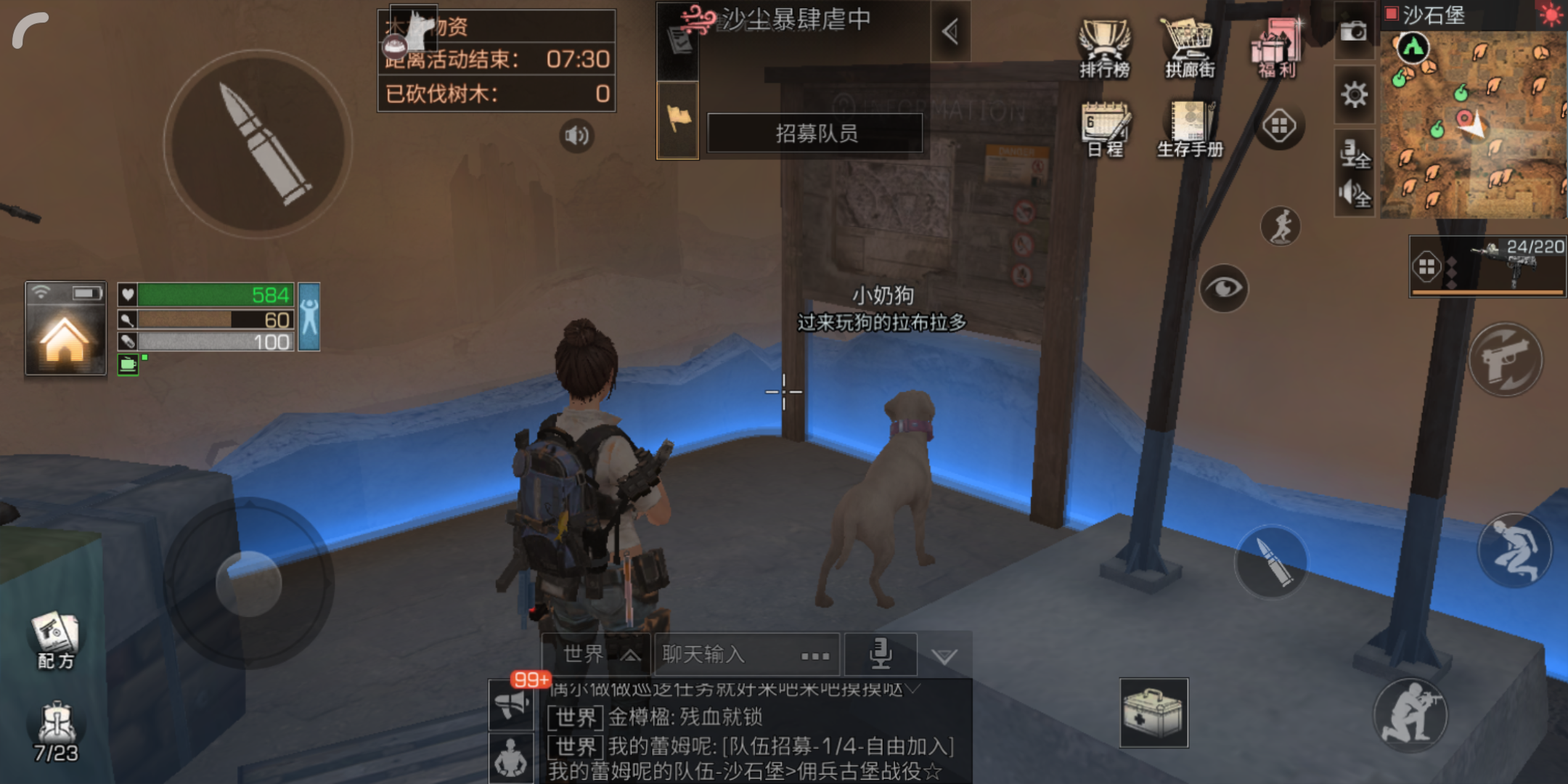Open chat extra options with the ellipsis
This screenshot has width=1568, height=784.
point(814,656)
